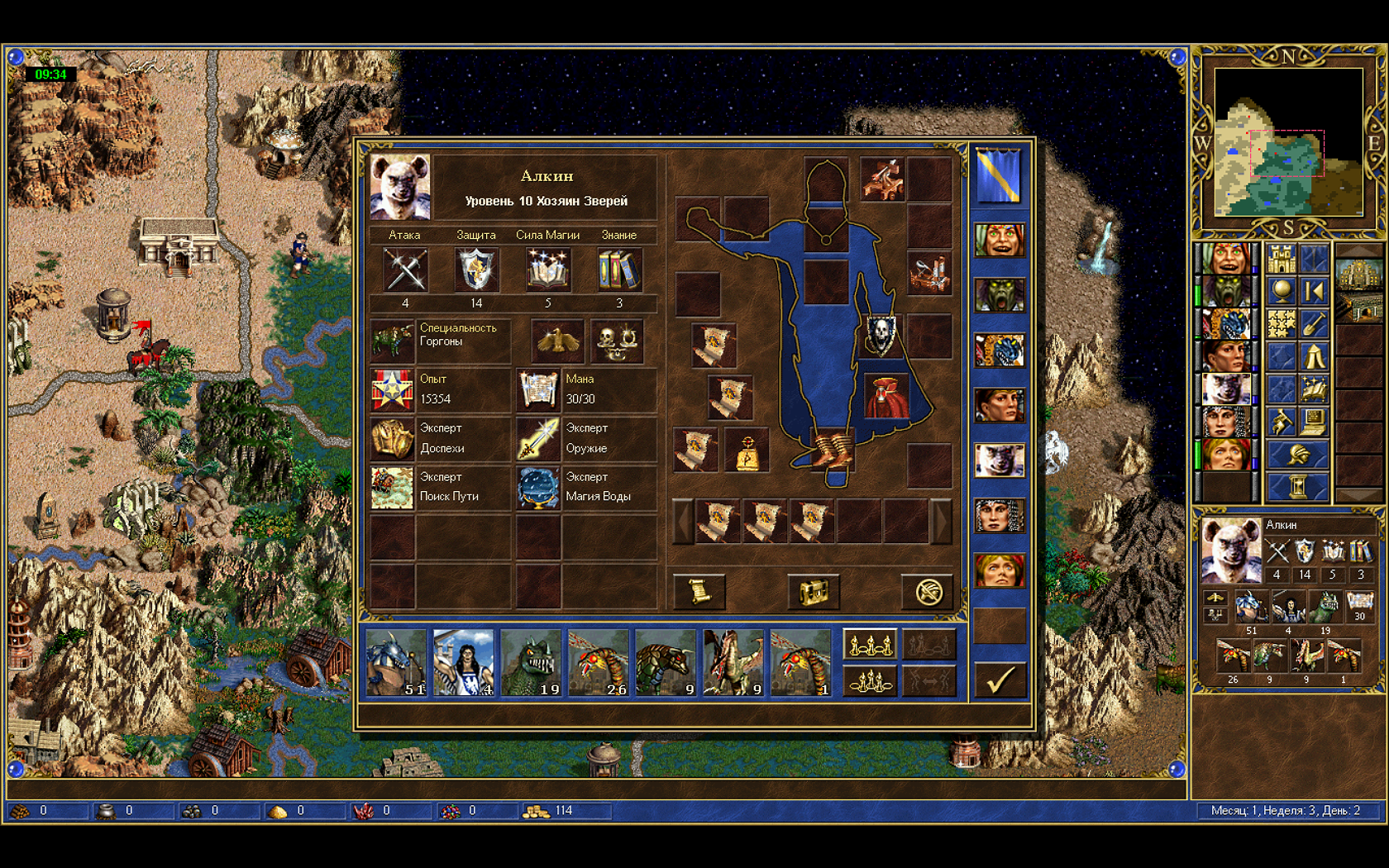Show the Pathfinding skill (Поиск Пути)

[392, 487]
